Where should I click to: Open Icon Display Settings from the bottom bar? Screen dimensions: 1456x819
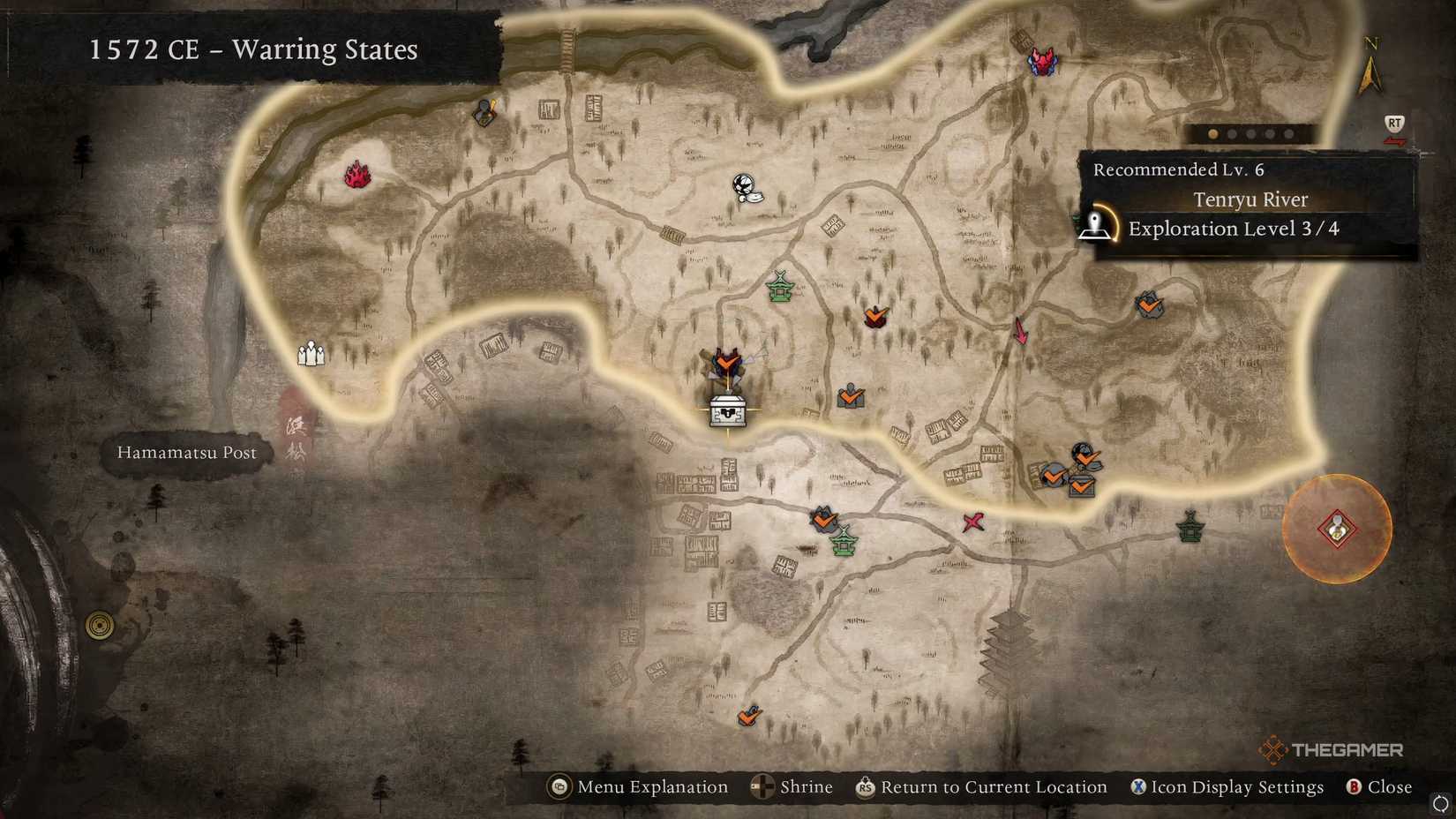tap(1227, 786)
